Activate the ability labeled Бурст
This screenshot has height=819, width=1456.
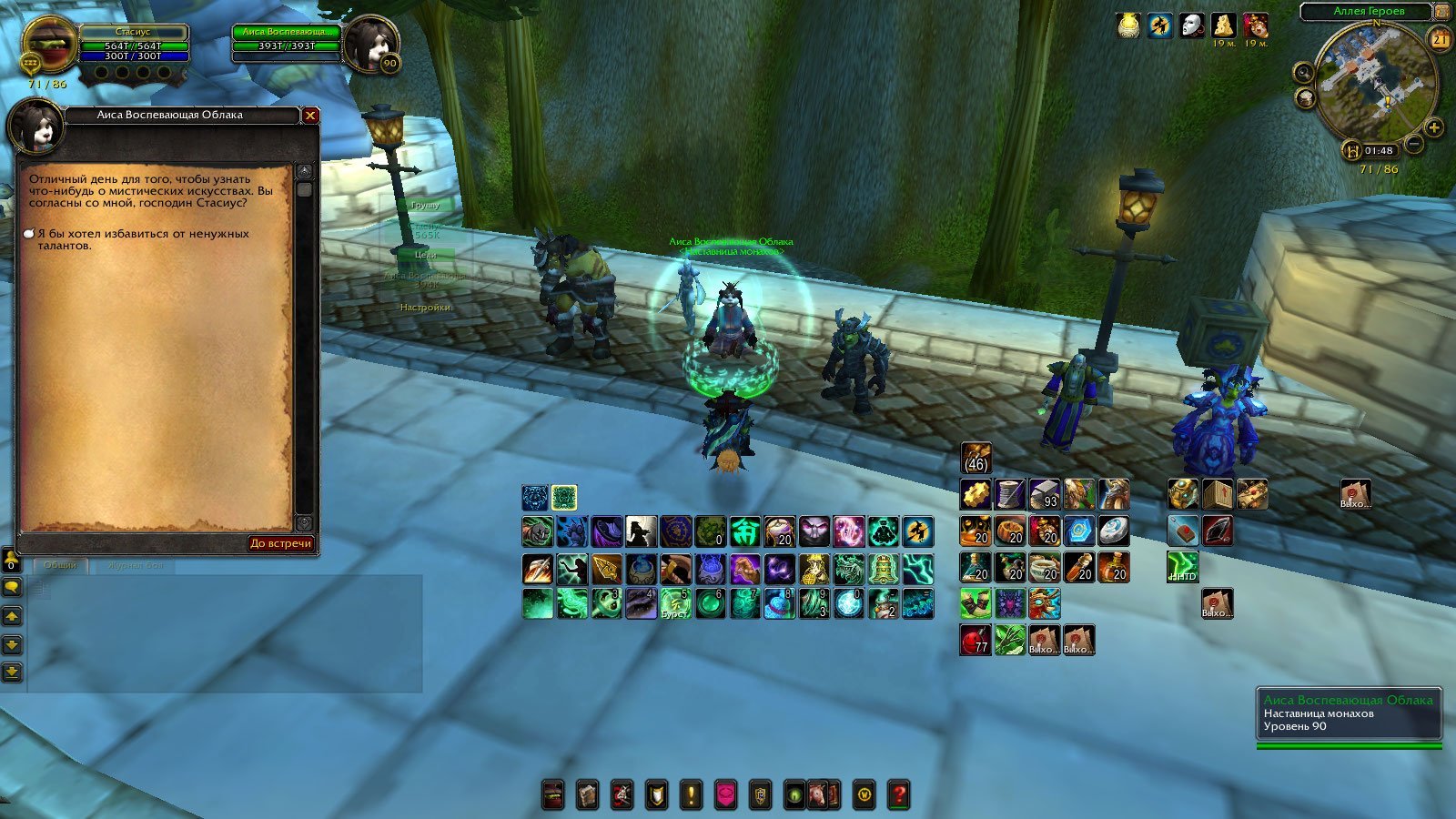(x=675, y=603)
